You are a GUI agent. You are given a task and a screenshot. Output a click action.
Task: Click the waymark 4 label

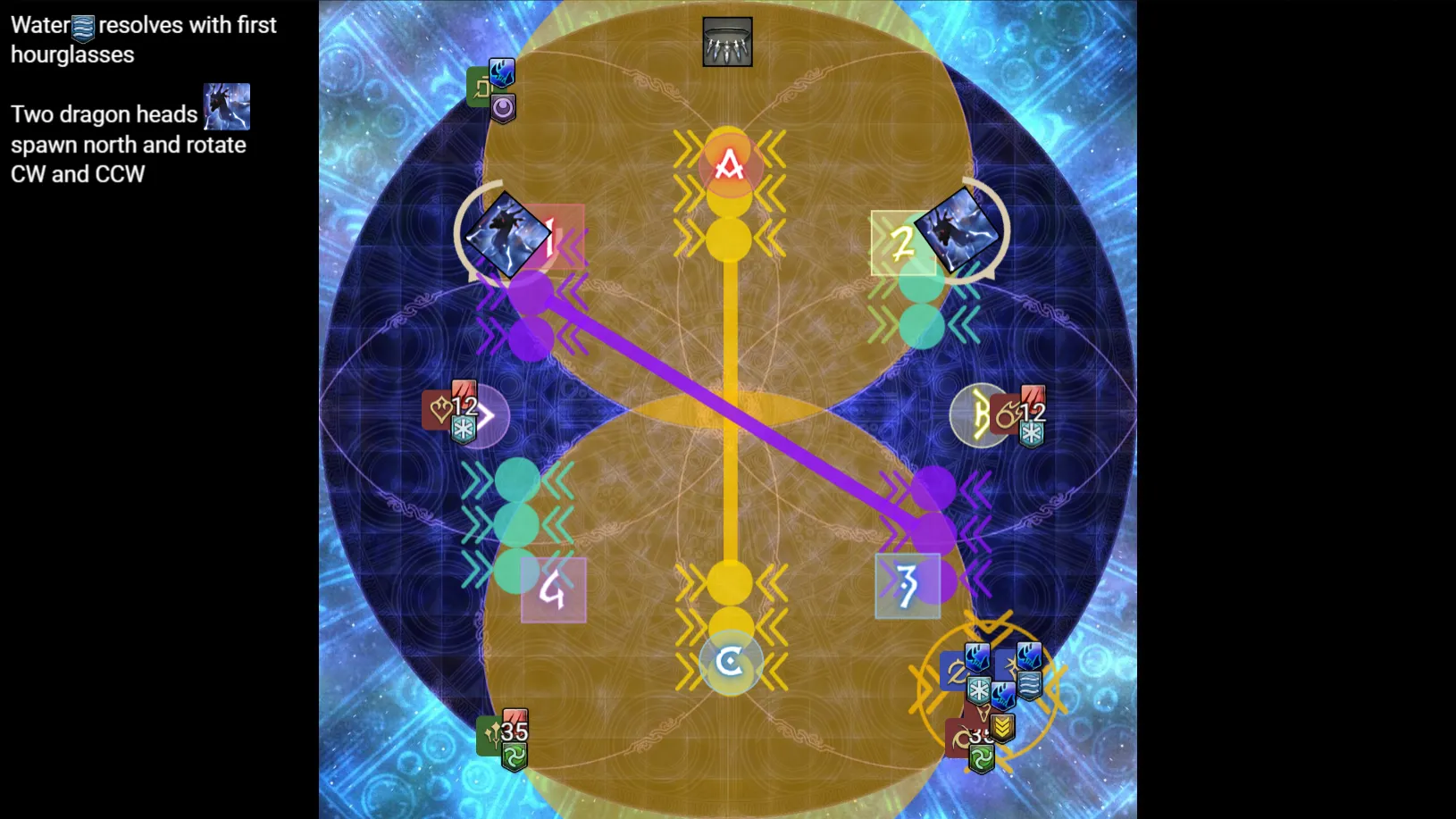[x=552, y=589]
